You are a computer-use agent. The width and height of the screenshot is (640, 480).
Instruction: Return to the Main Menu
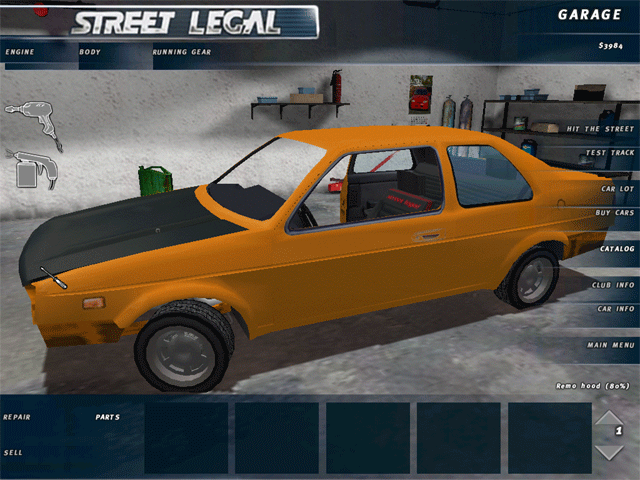click(x=611, y=345)
